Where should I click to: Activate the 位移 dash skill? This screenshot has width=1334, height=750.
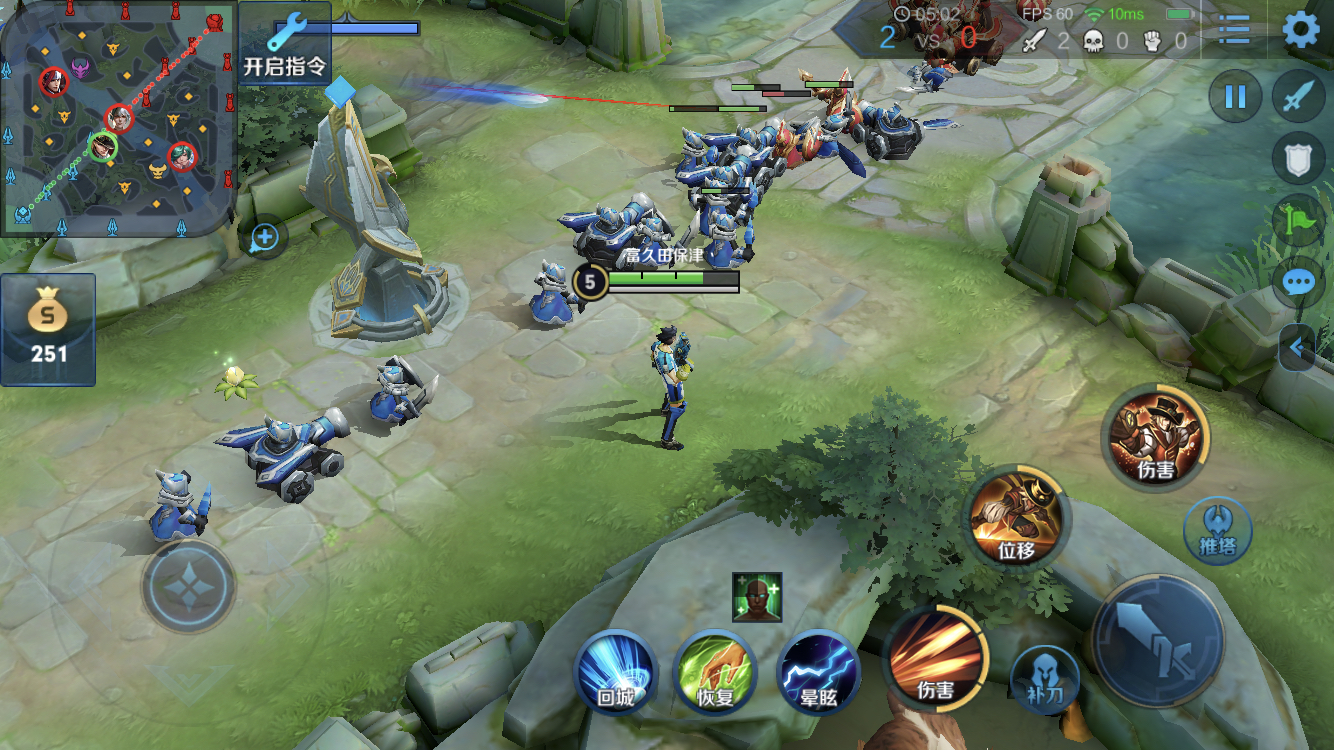tap(1016, 516)
